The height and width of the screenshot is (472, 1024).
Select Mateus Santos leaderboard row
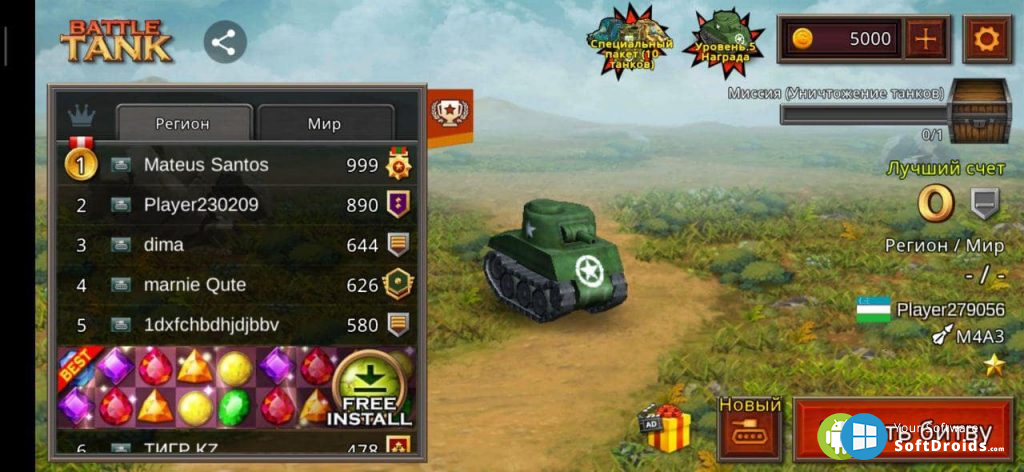[x=238, y=164]
